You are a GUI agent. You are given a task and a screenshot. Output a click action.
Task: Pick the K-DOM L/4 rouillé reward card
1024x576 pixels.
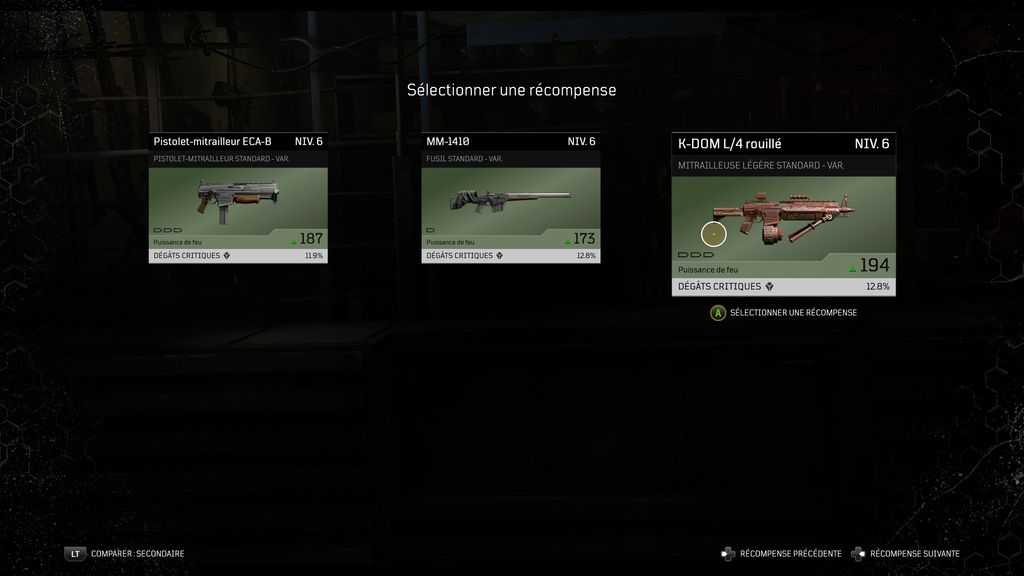[x=783, y=214]
